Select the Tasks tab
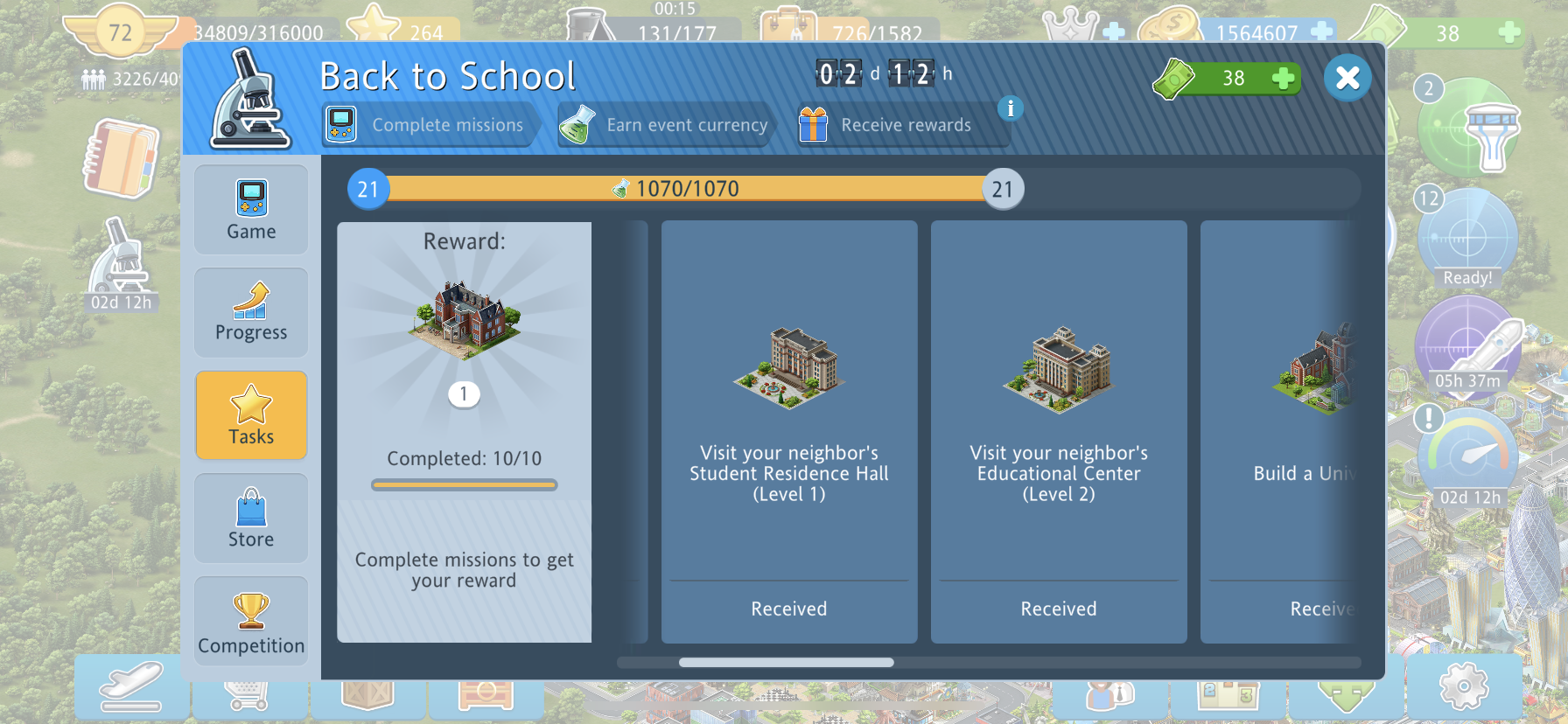1568x724 pixels. coord(251,415)
